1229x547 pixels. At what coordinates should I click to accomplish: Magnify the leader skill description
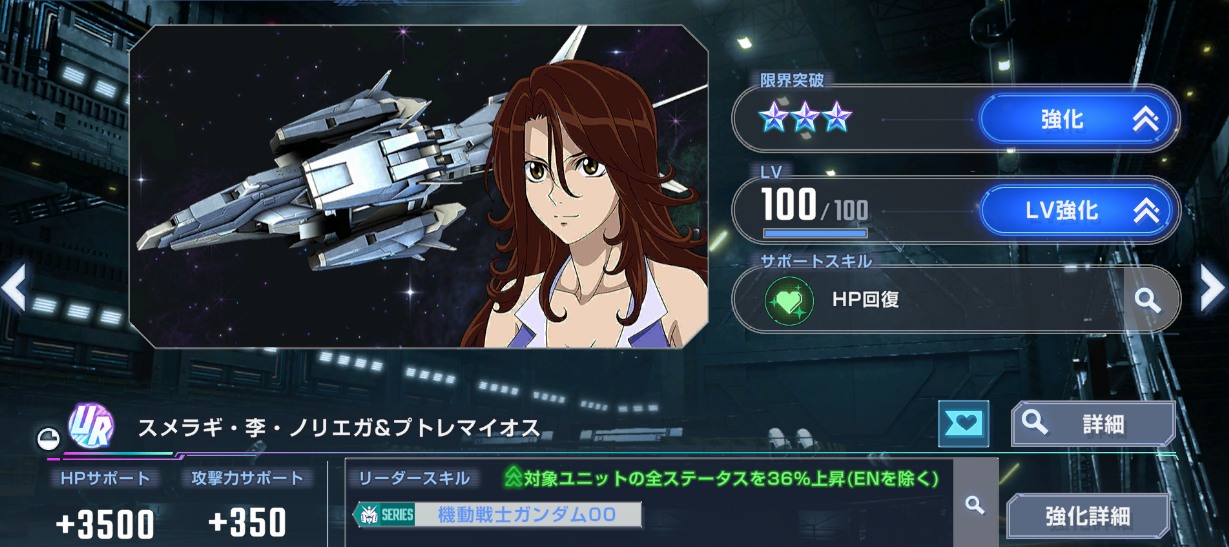pyautogui.click(x=975, y=504)
